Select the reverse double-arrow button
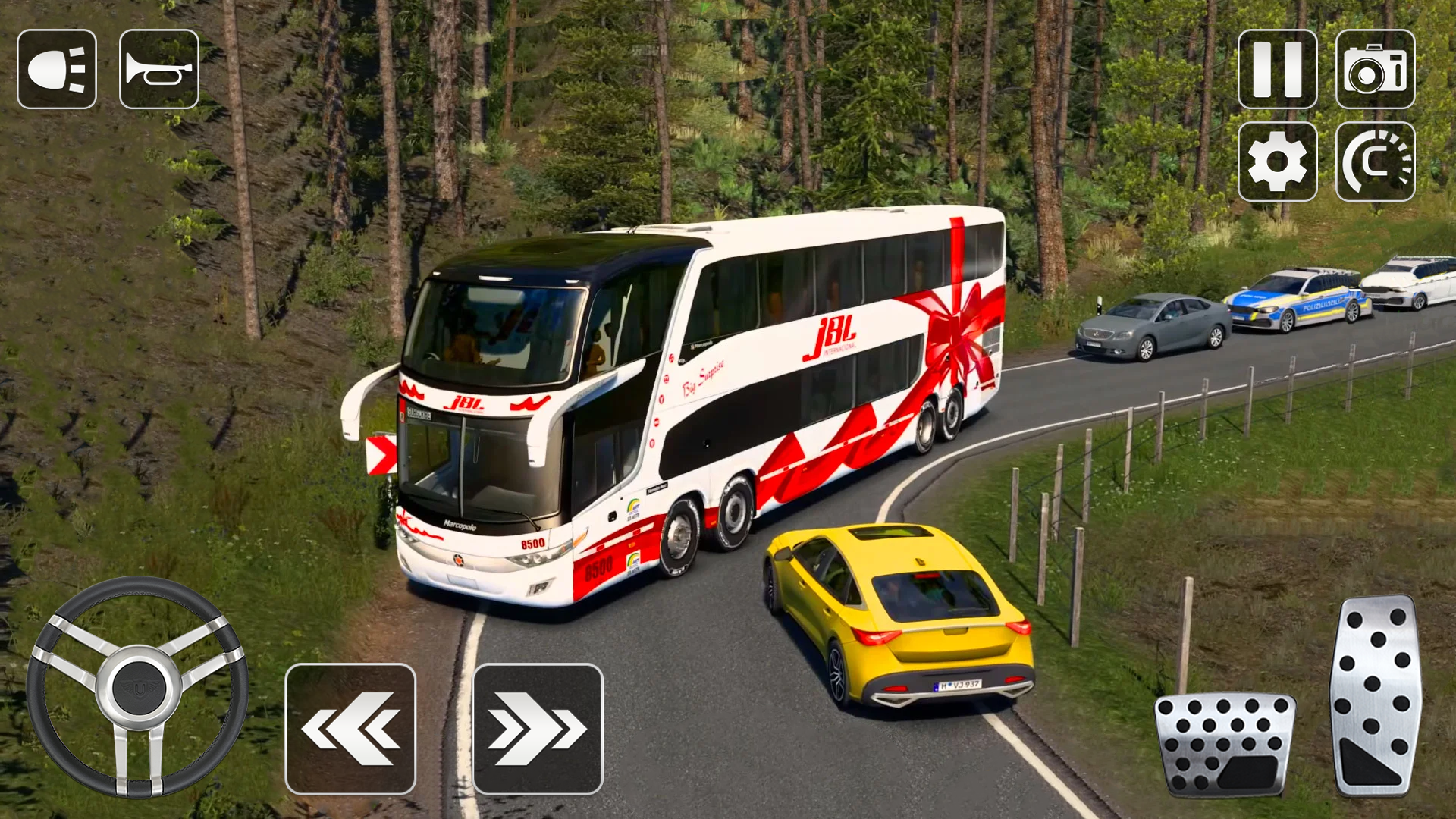Viewport: 1456px width, 819px height. point(351,728)
